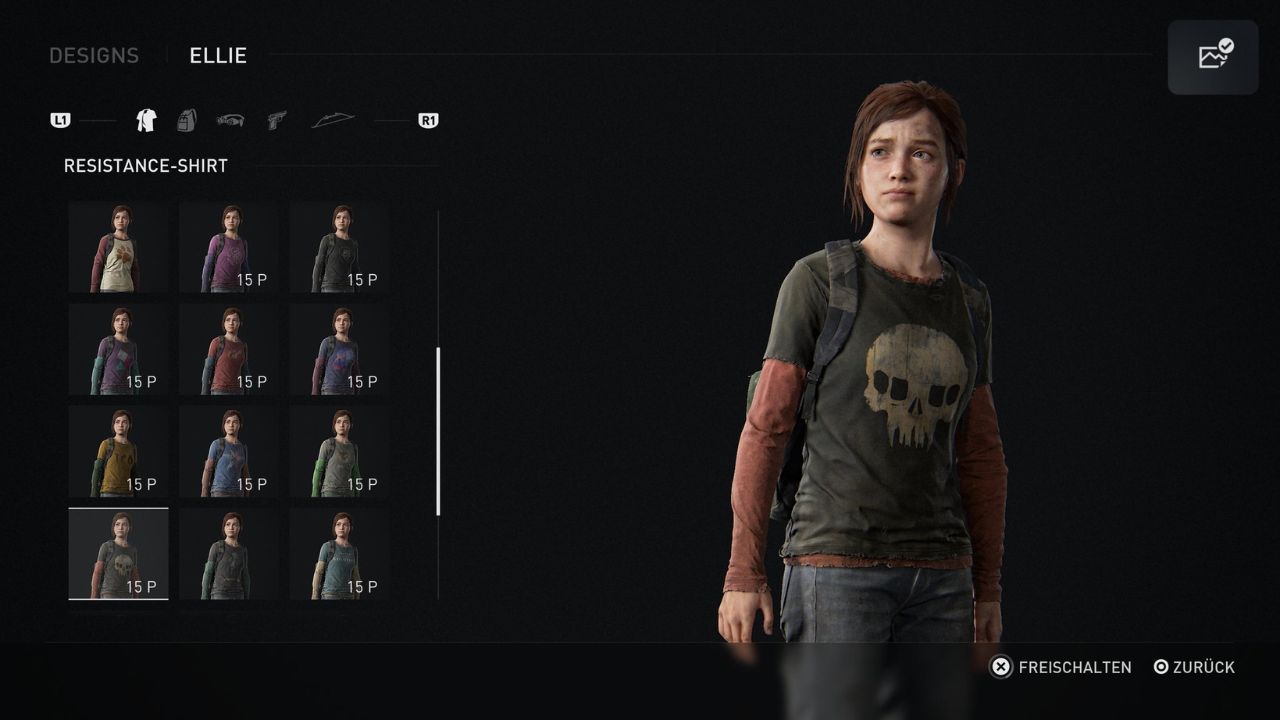Open the backpack customization category icon
This screenshot has width=1280, height=720.
point(186,119)
